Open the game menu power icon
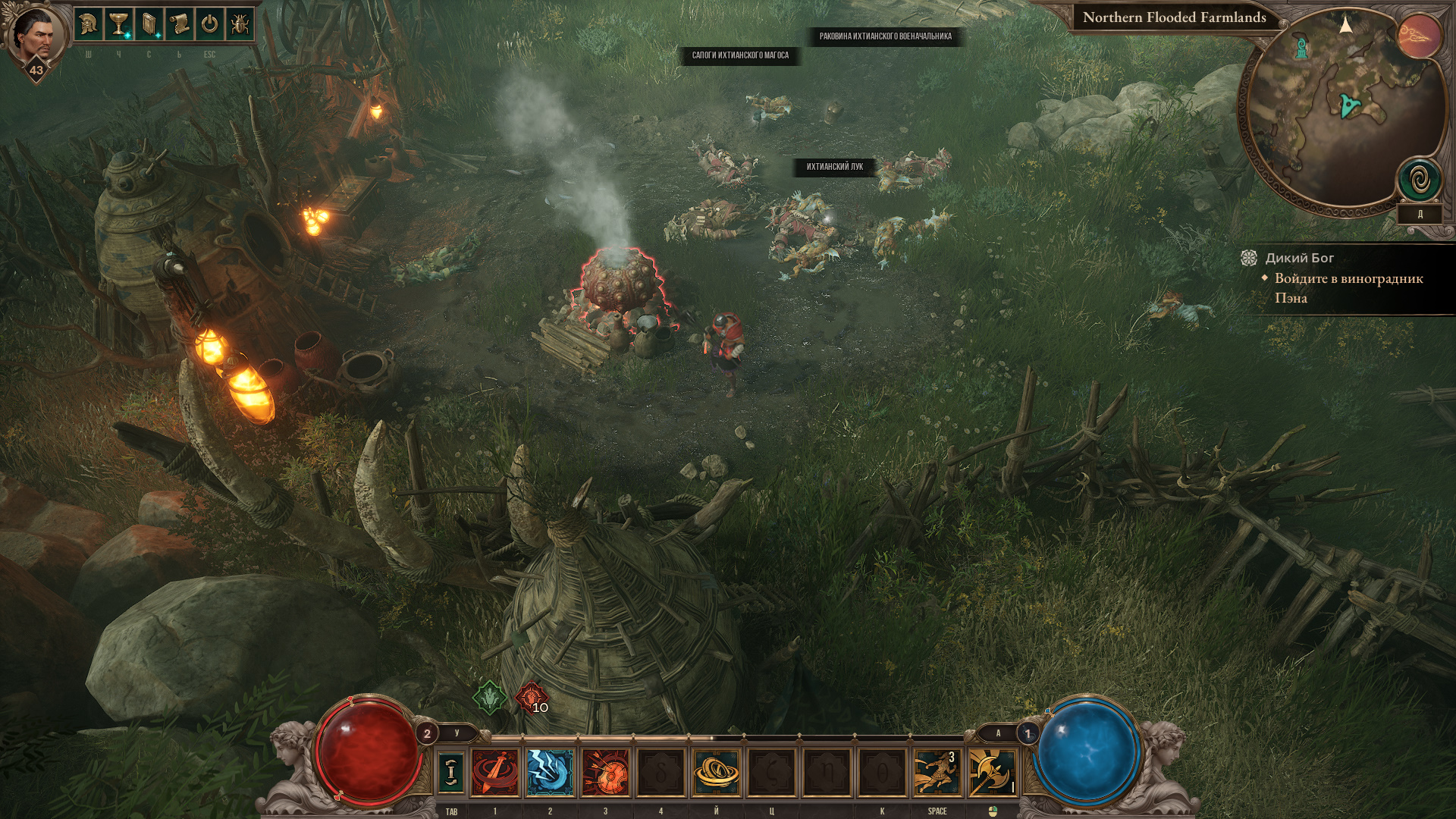Image resolution: width=1456 pixels, height=819 pixels. point(209,24)
